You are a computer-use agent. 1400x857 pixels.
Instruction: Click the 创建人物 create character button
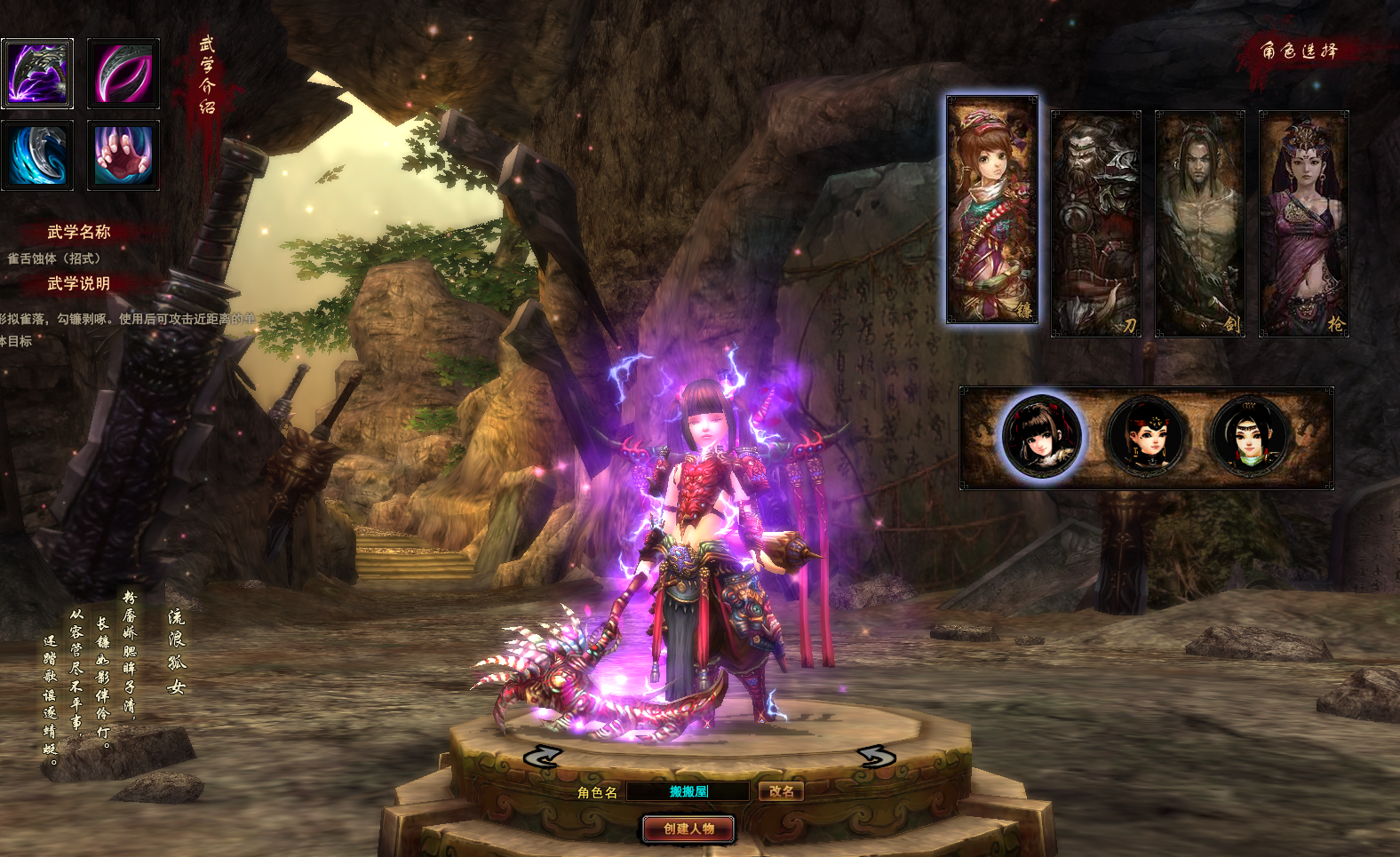tap(688, 829)
